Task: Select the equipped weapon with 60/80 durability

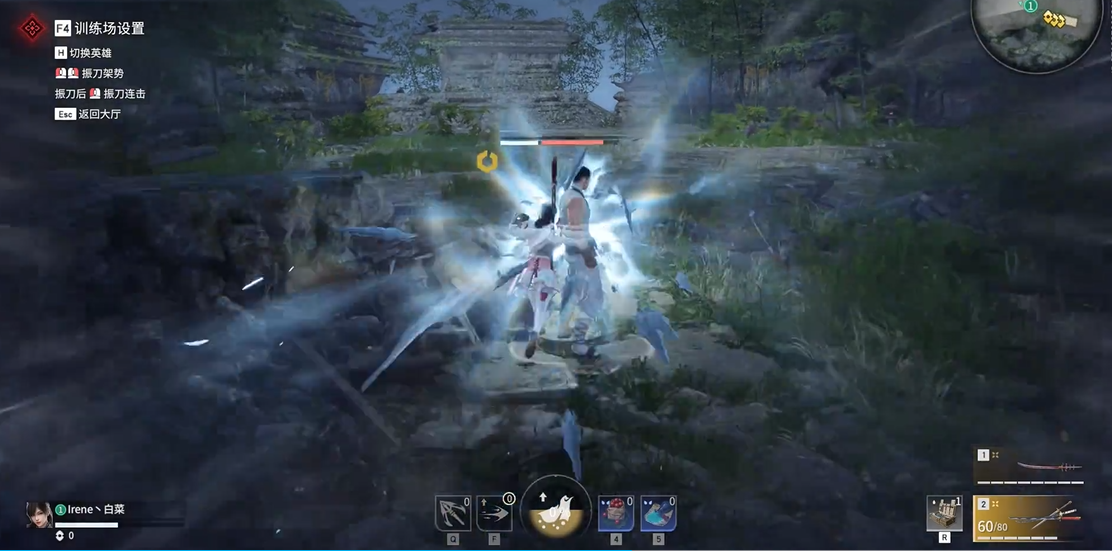Action: click(x=1030, y=519)
